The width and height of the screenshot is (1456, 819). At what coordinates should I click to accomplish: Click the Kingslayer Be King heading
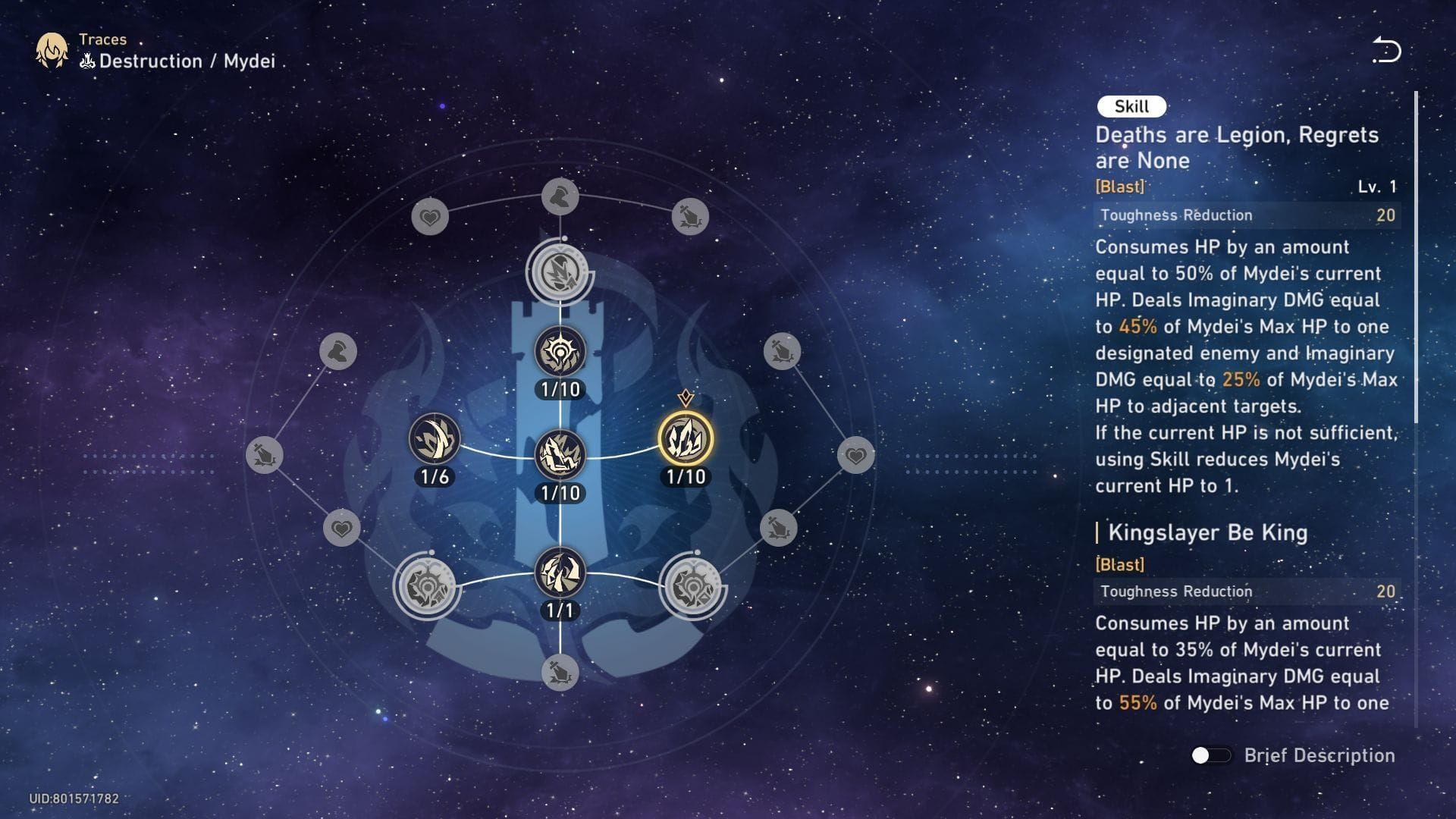[1206, 533]
